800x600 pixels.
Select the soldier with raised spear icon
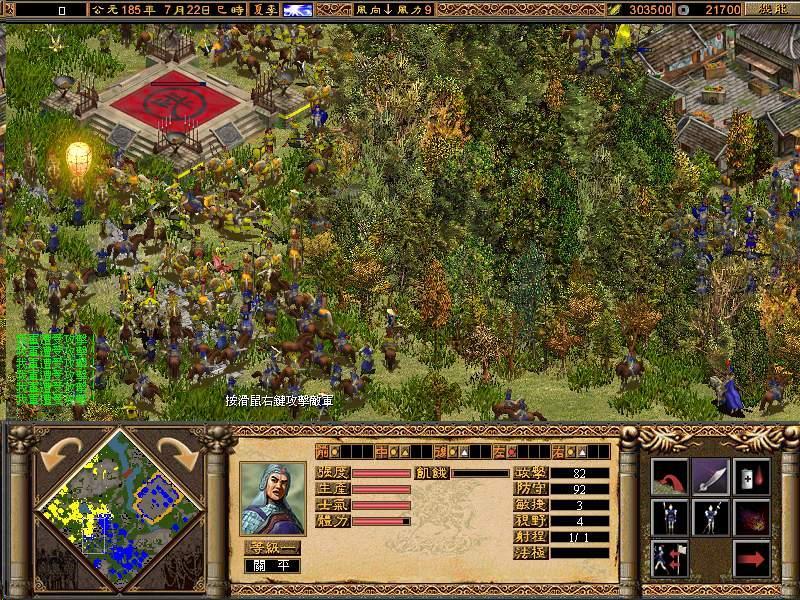[710, 517]
